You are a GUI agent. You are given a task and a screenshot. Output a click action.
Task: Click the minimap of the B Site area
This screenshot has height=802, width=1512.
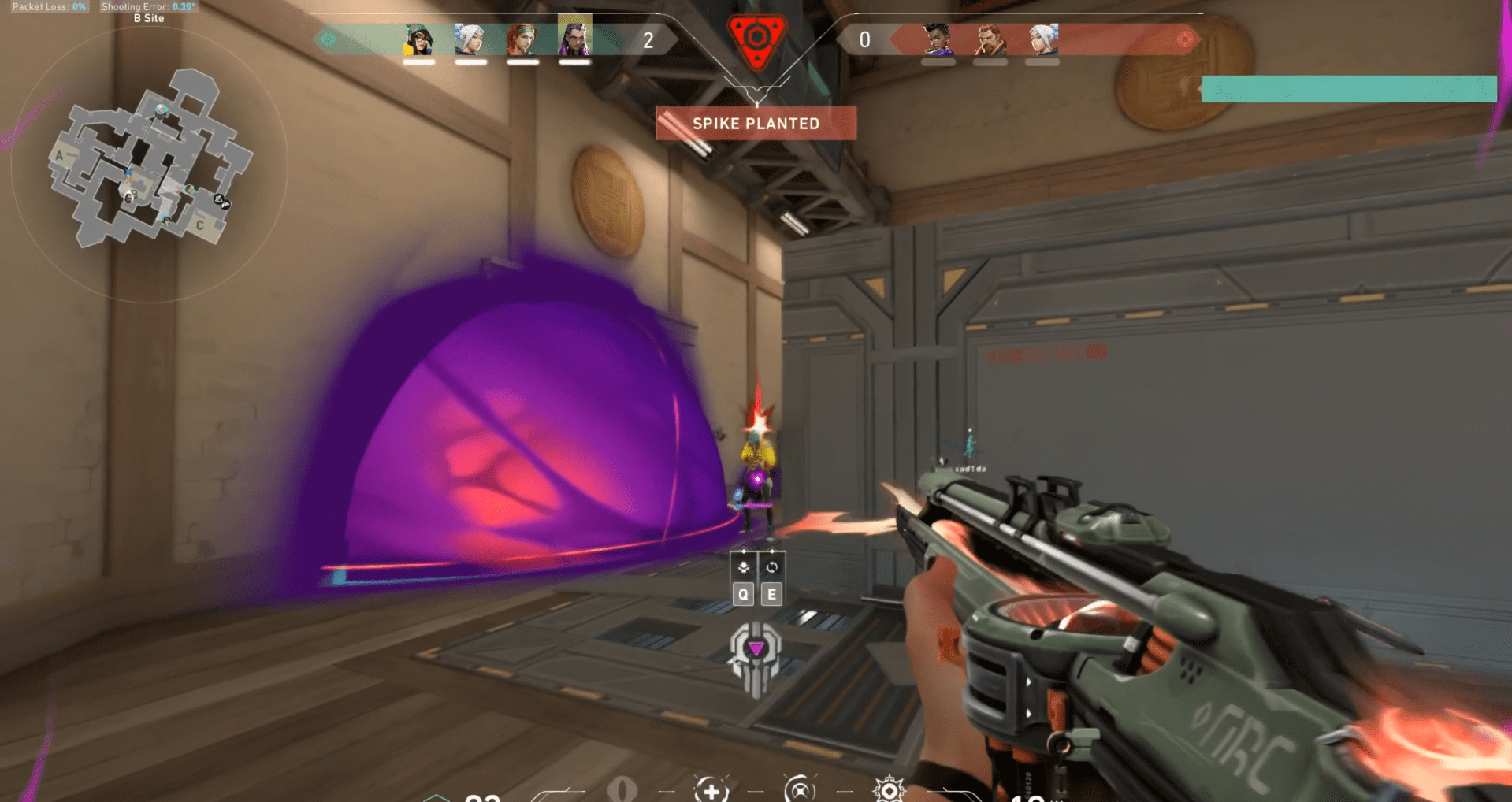click(x=150, y=162)
